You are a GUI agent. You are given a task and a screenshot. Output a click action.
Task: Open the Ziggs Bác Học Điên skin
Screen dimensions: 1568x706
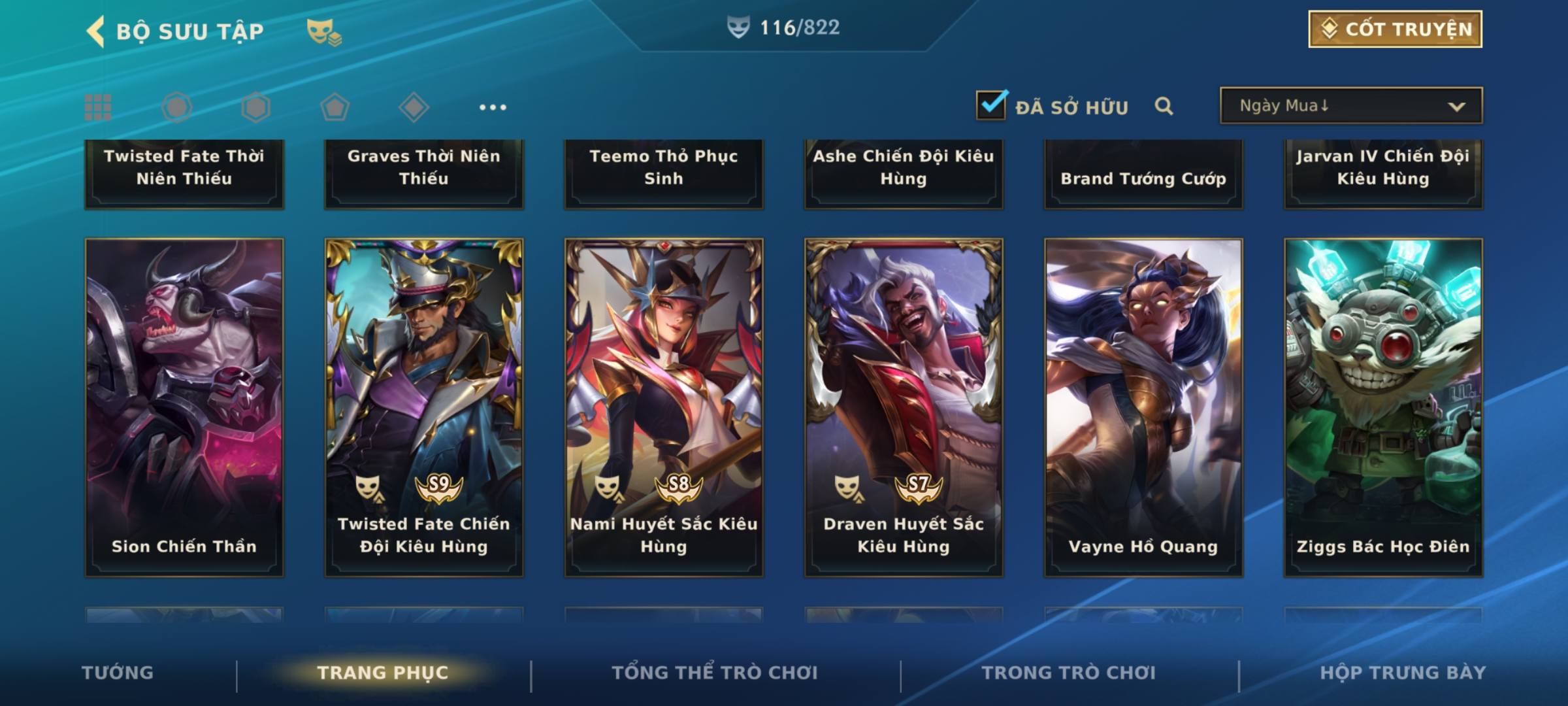pyautogui.click(x=1383, y=407)
